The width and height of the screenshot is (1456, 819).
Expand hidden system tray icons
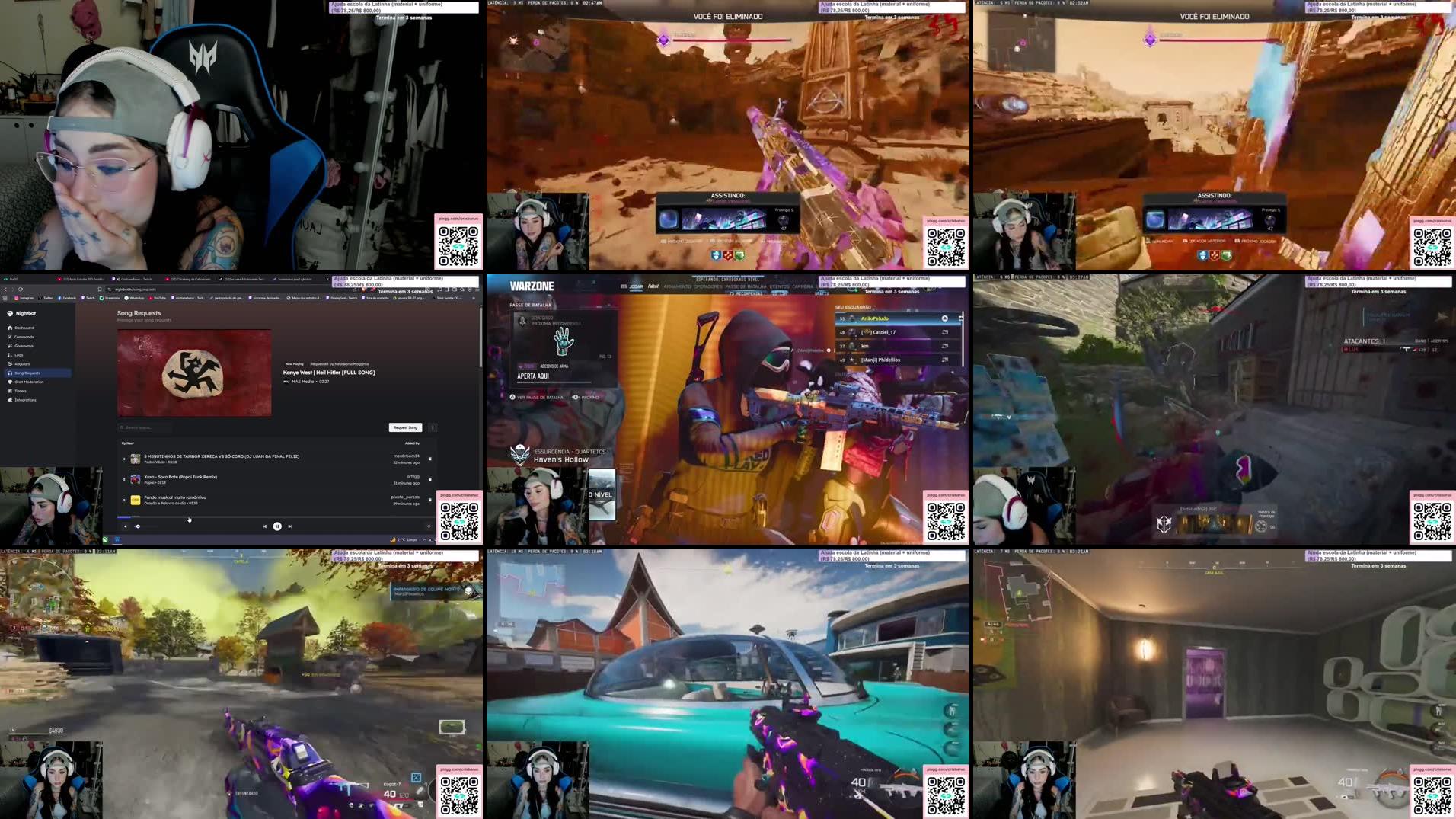coord(423,540)
